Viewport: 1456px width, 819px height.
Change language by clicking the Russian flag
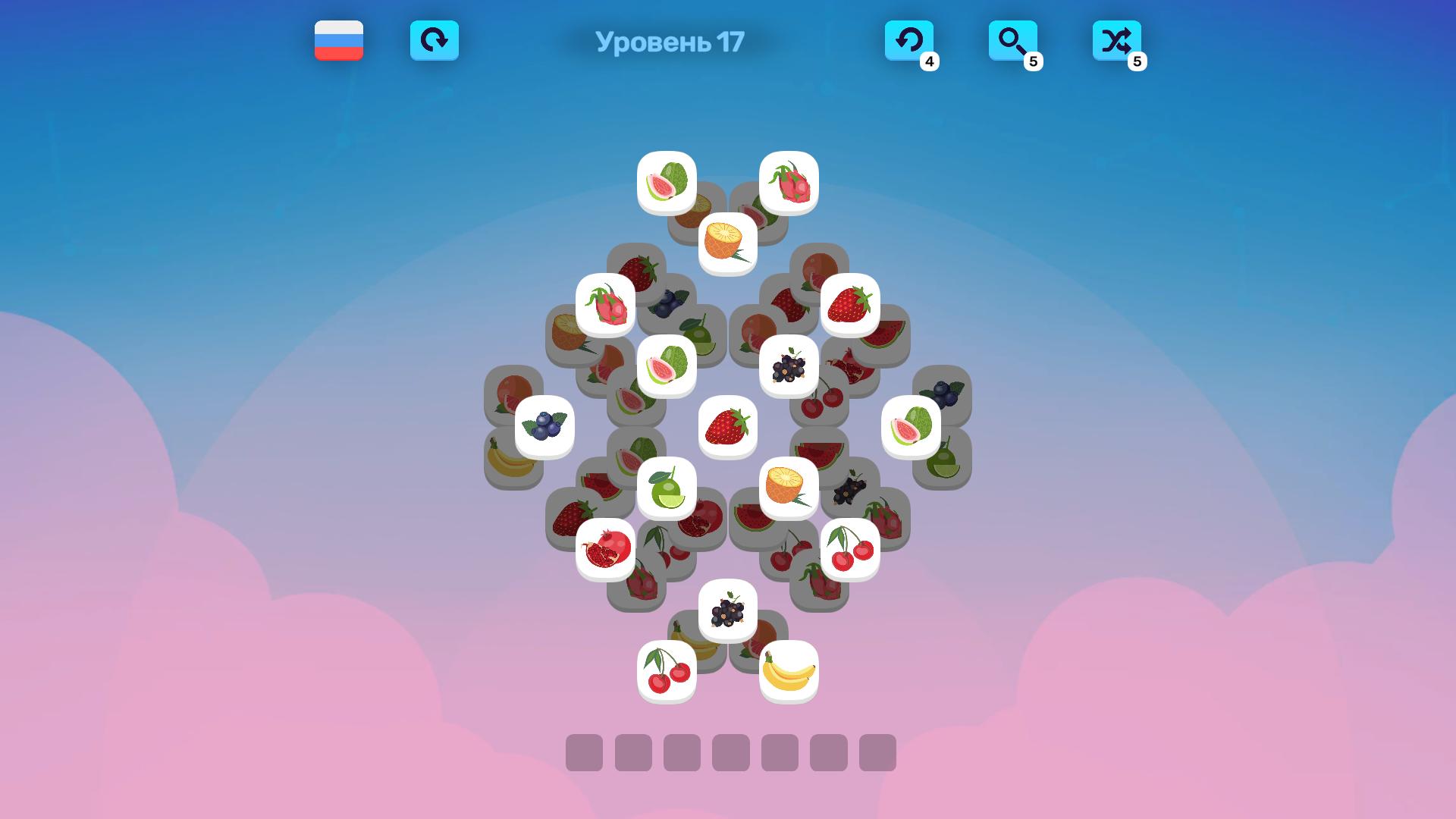[339, 42]
